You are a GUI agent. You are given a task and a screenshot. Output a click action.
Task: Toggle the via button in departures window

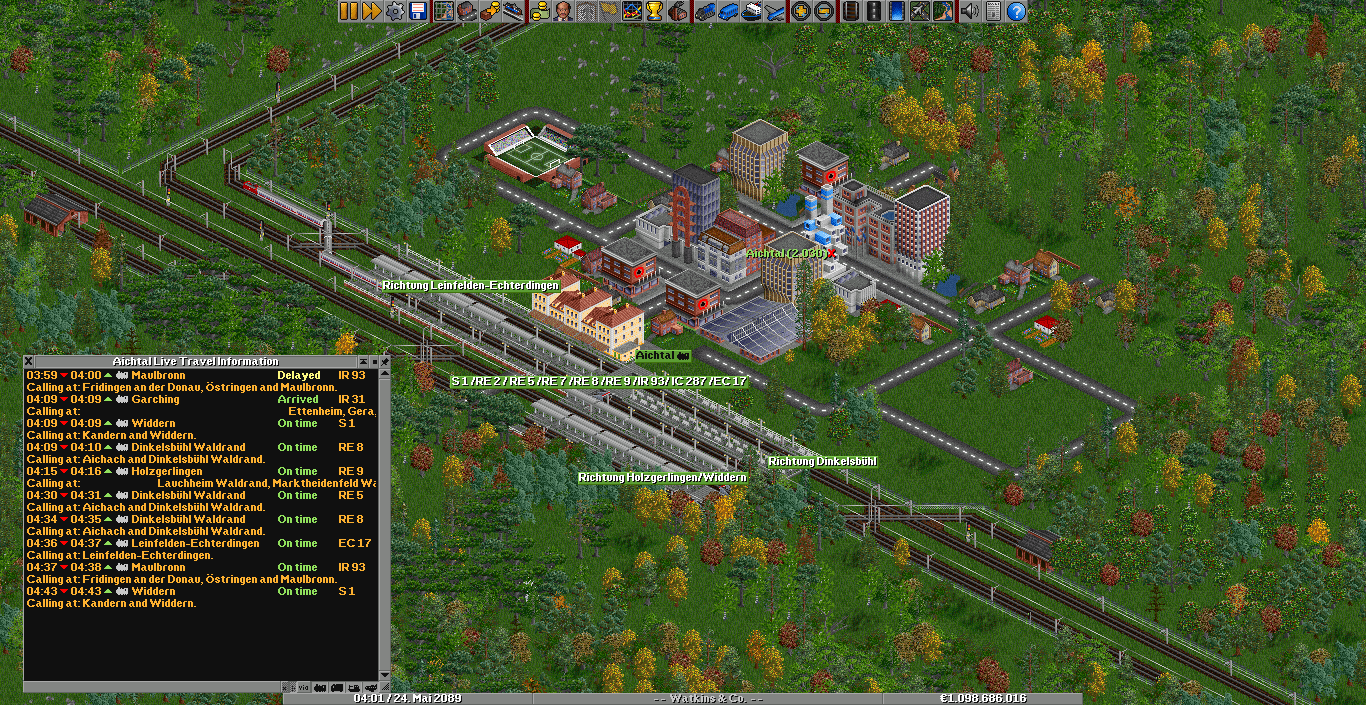pyautogui.click(x=304, y=688)
